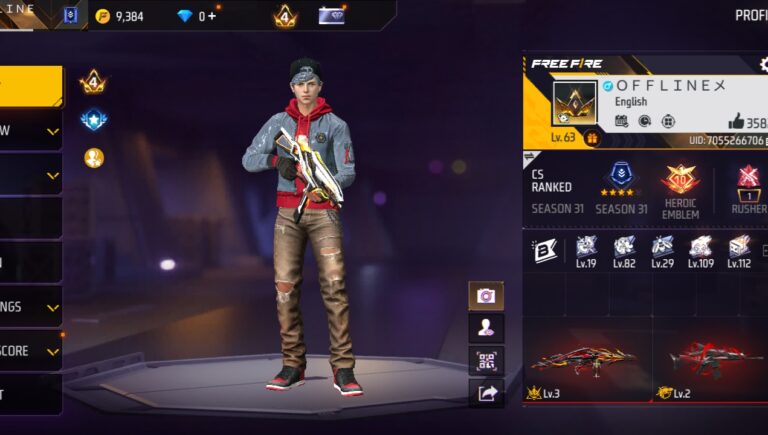The width and height of the screenshot is (768, 435).
Task: Click the gift box next to Lv.63
Action: coord(592,138)
